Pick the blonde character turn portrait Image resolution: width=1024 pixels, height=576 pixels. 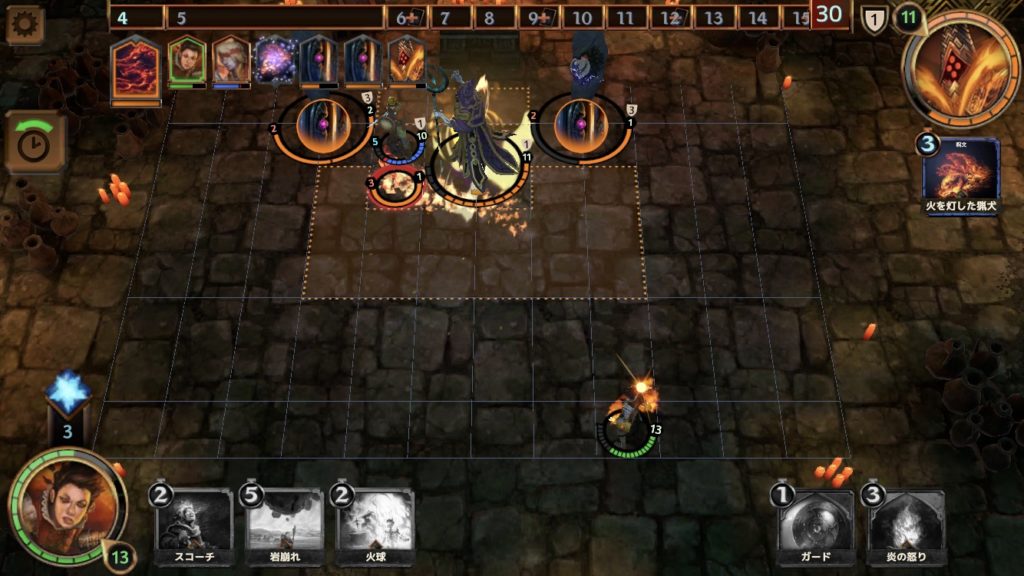[x=230, y=61]
